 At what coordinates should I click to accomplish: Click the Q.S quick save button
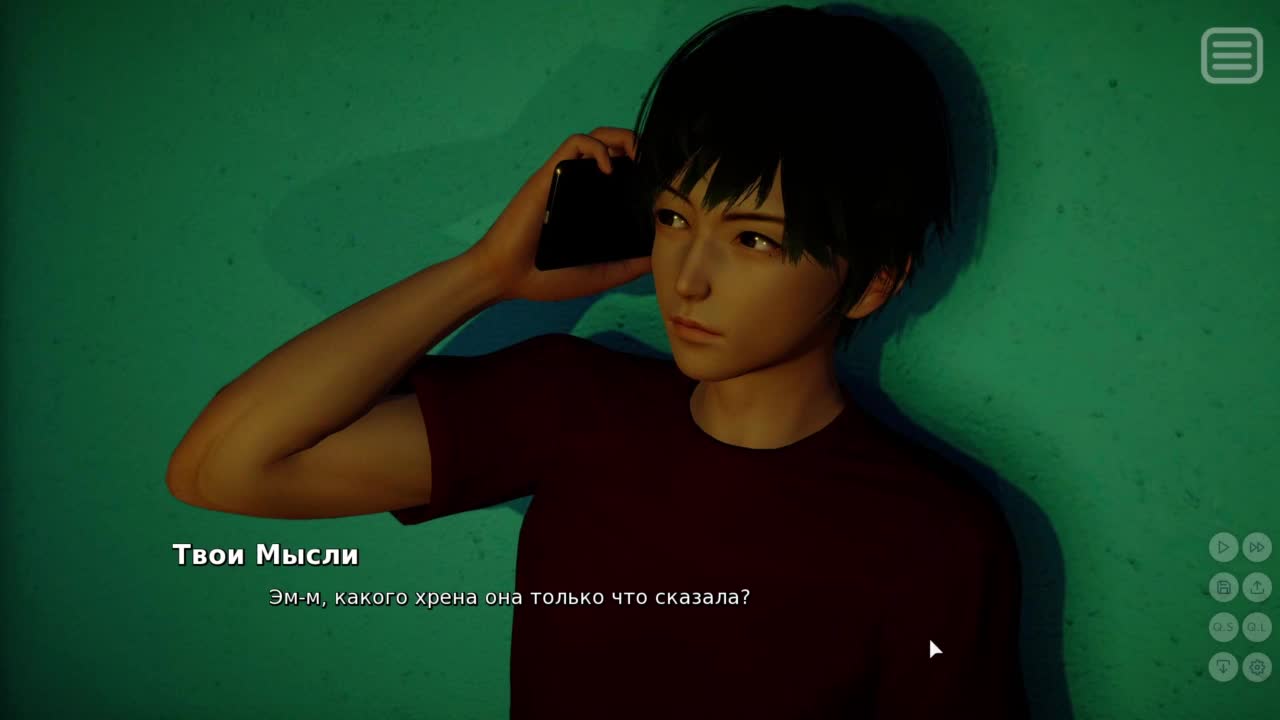click(x=1223, y=627)
